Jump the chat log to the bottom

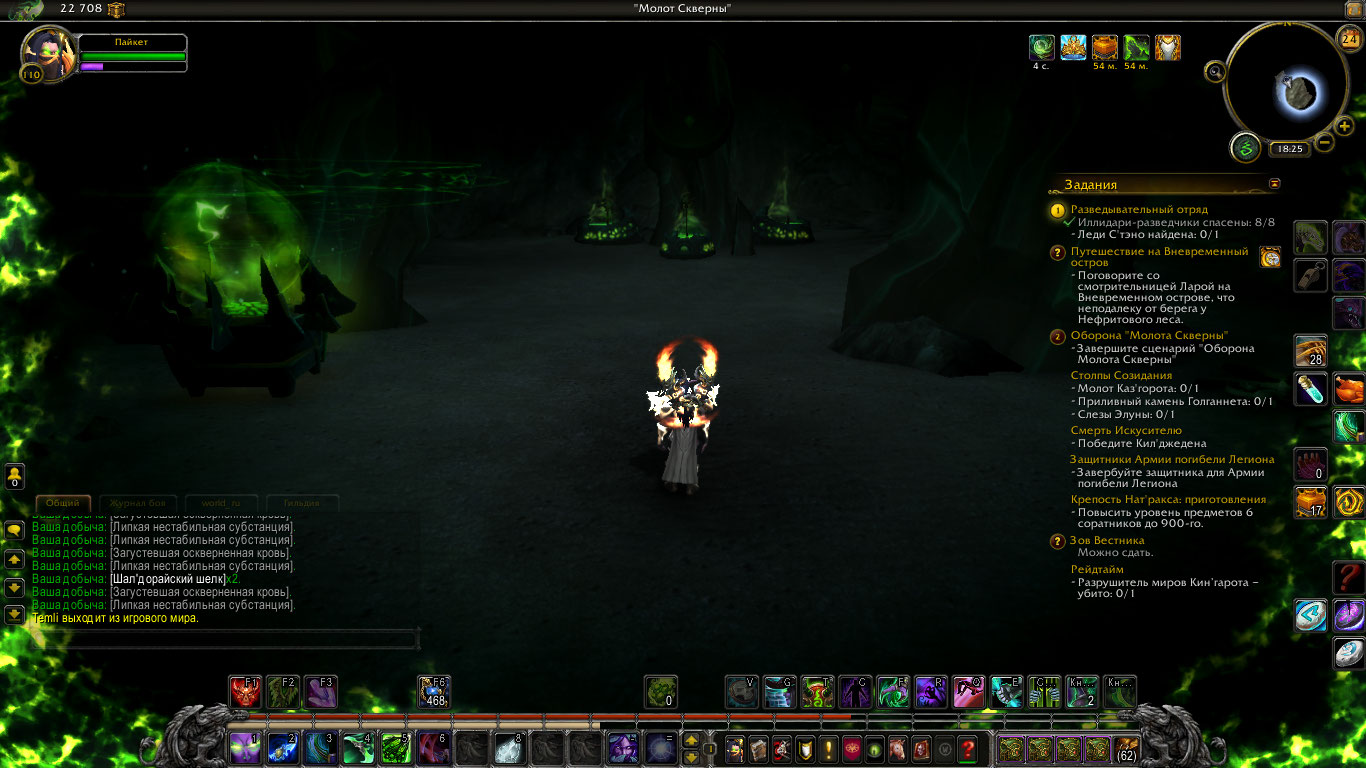(x=15, y=614)
